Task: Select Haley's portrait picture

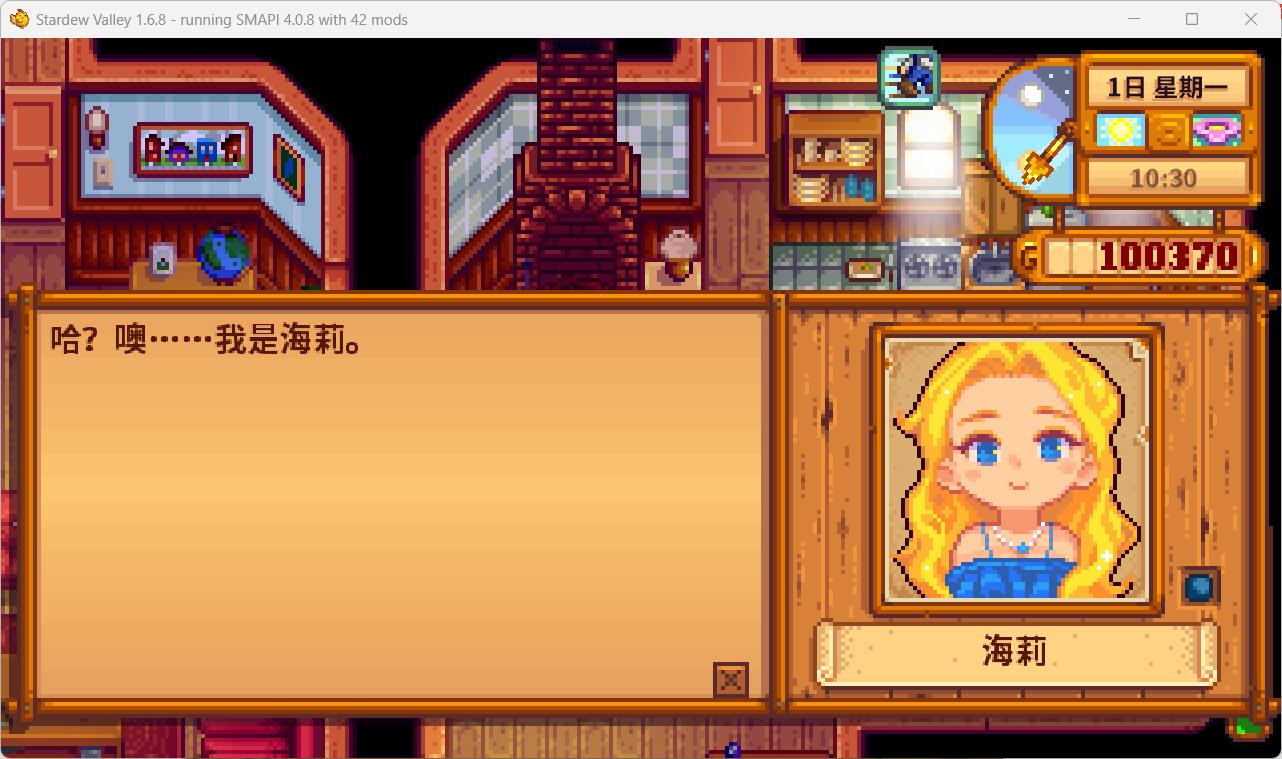Action: pyautogui.click(x=1016, y=470)
